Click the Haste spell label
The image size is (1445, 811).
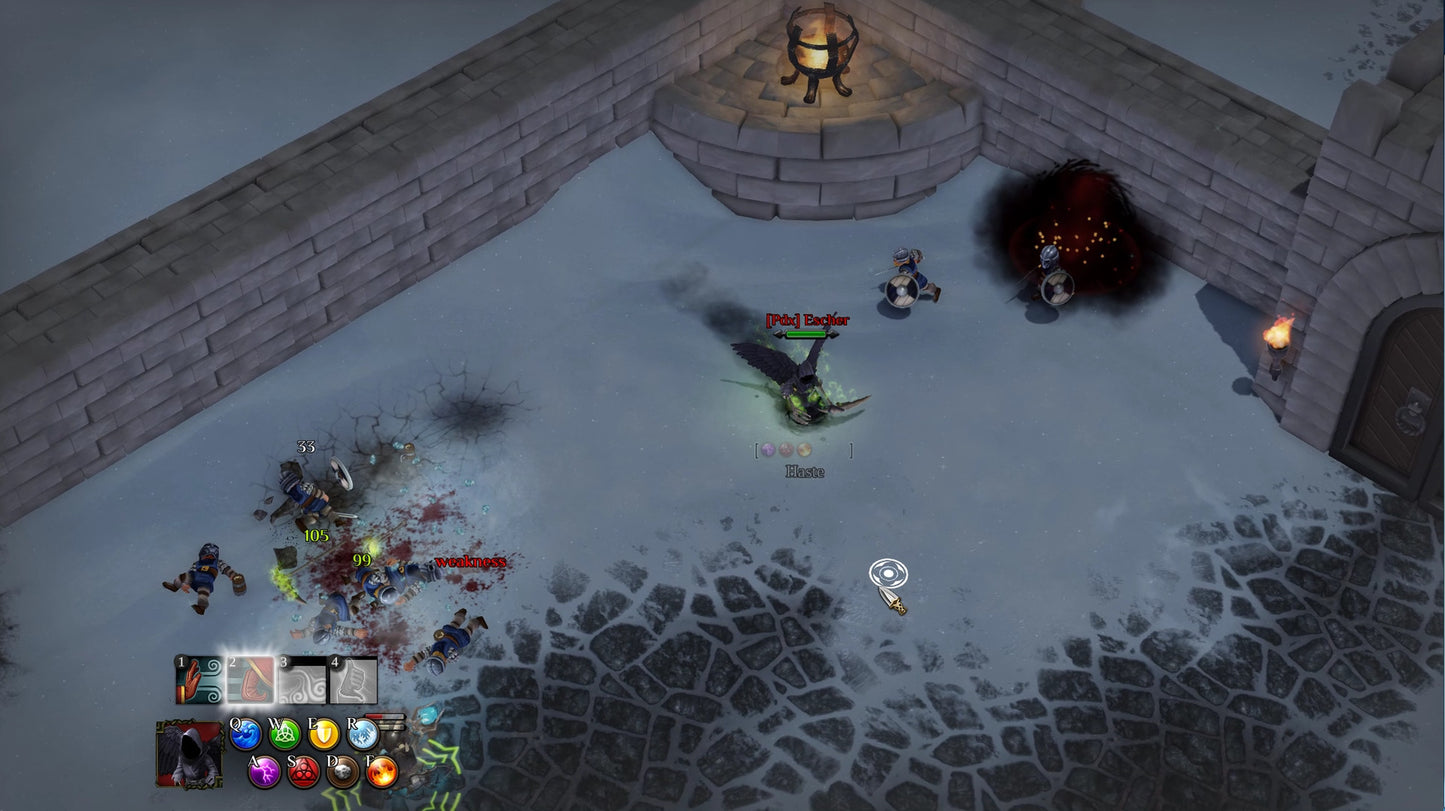pyautogui.click(x=806, y=471)
